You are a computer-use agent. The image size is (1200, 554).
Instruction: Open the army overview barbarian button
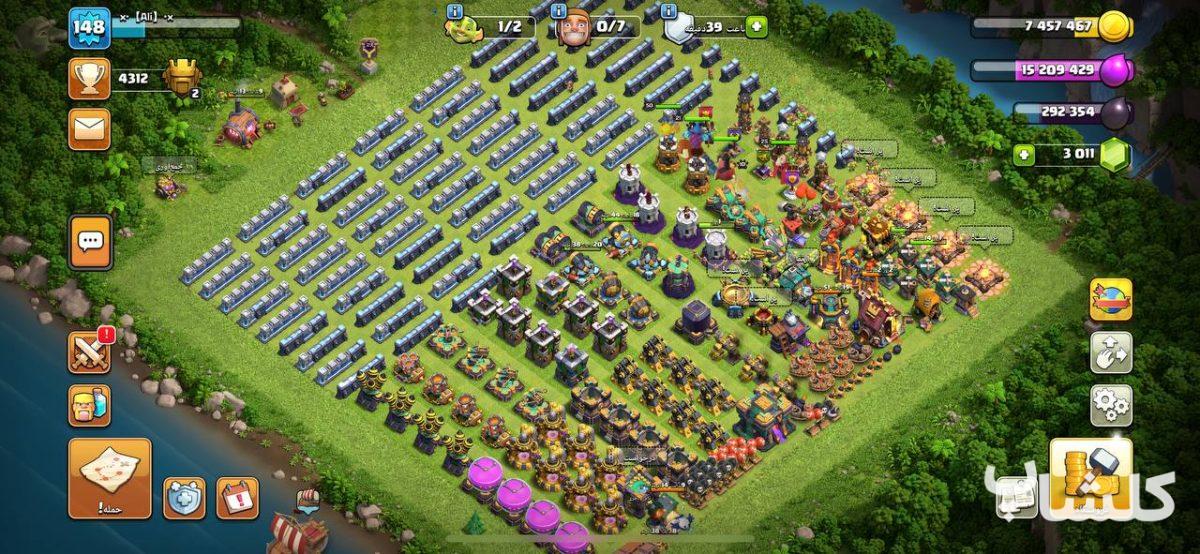click(x=89, y=406)
